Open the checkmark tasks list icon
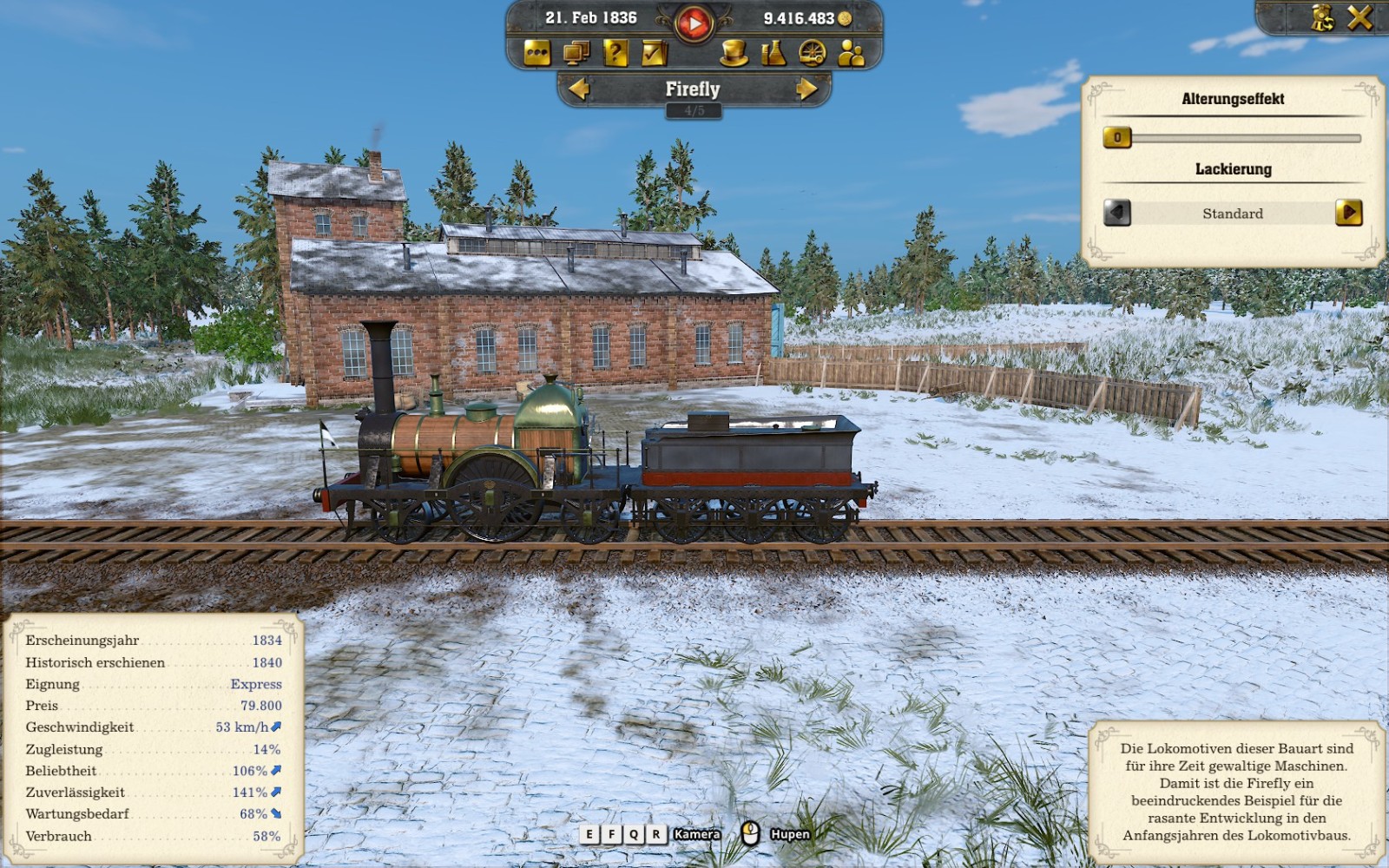The height and width of the screenshot is (868, 1389). tap(654, 54)
